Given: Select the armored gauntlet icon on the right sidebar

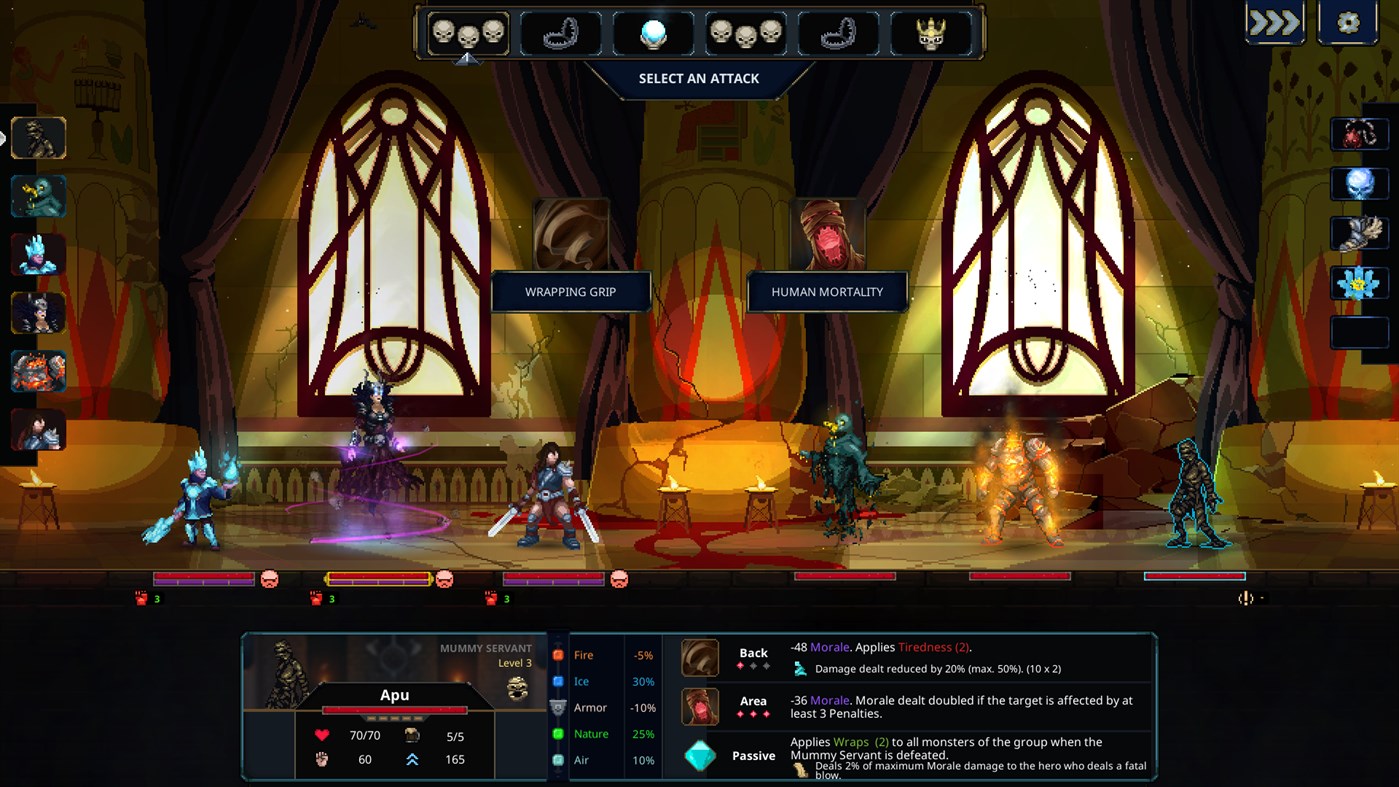Looking at the screenshot, I should click(x=1359, y=232).
